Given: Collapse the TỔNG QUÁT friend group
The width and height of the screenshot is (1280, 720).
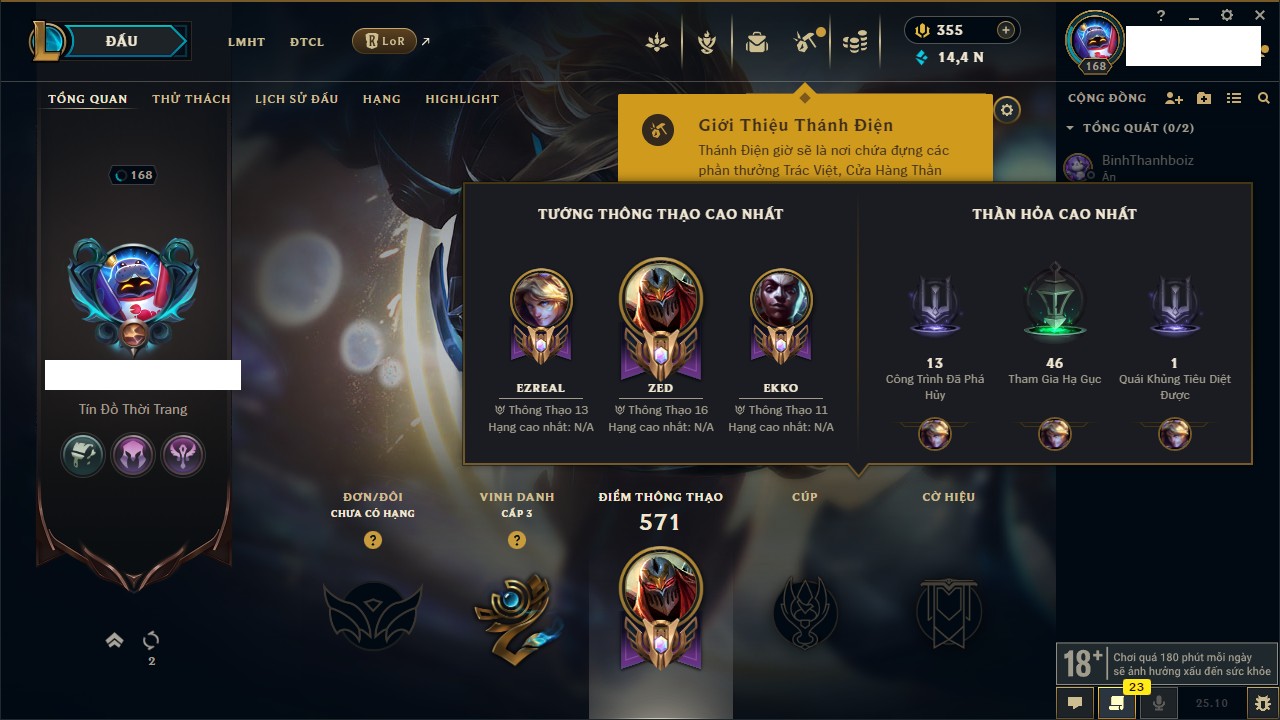Looking at the screenshot, I should [x=1071, y=128].
